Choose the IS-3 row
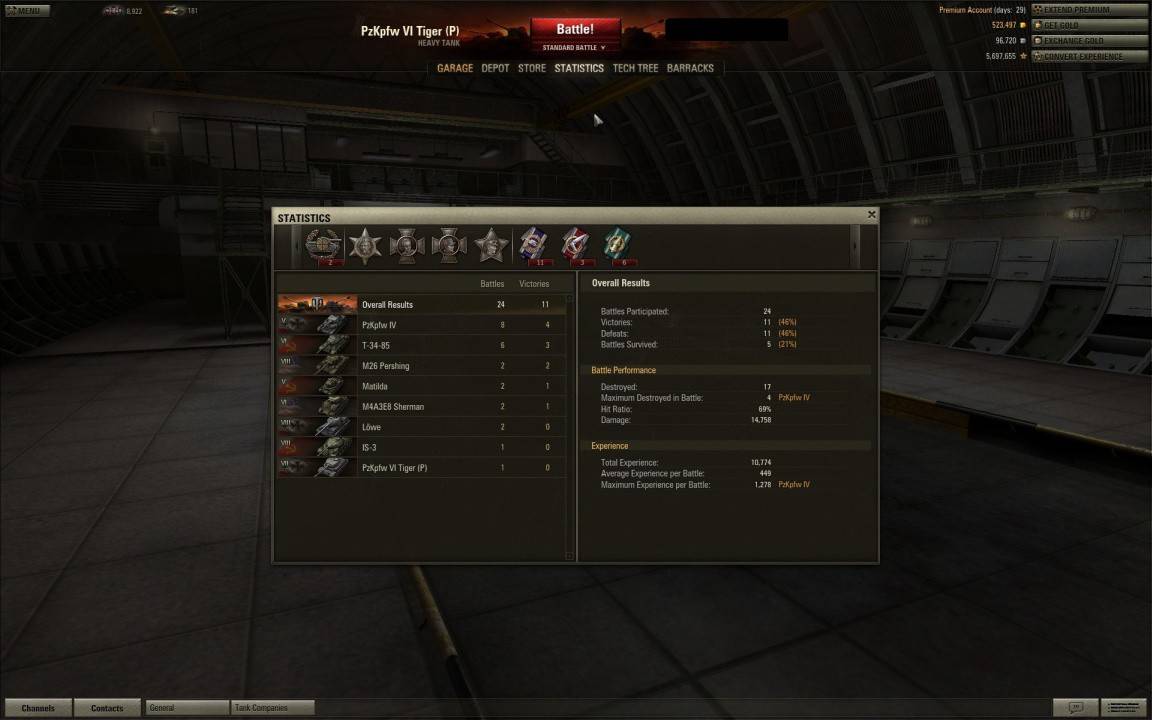1152x720 pixels. pyautogui.click(x=420, y=447)
